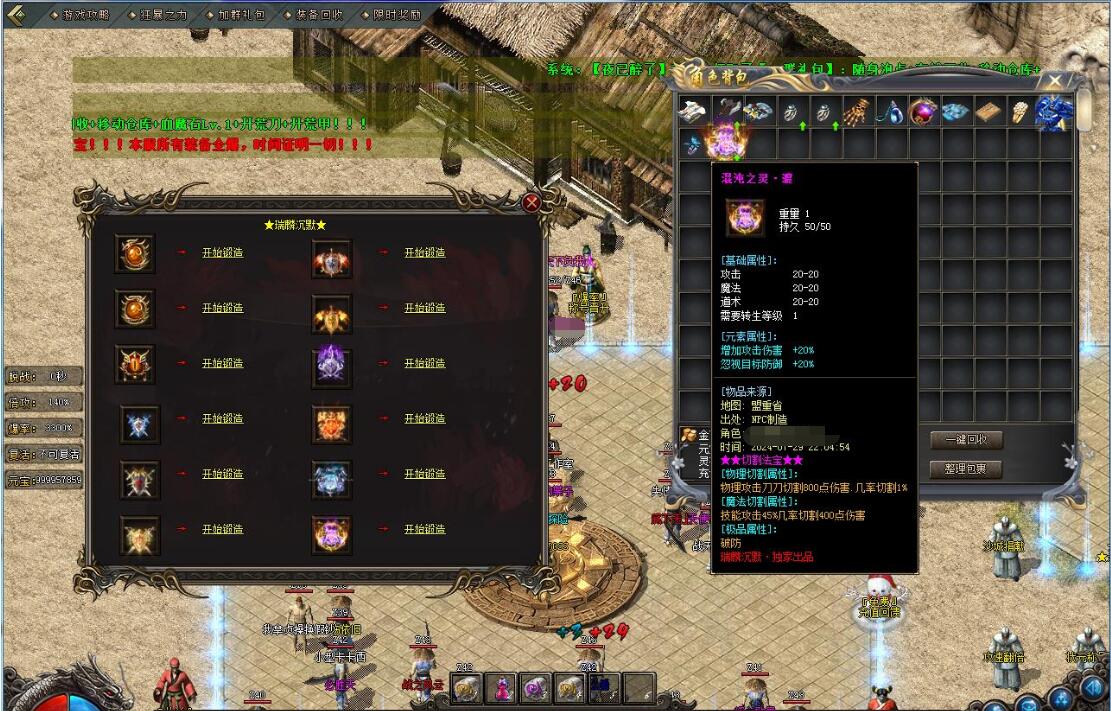The height and width of the screenshot is (711, 1111).
Task: Select the wooden board item in bag
Action: click(989, 112)
